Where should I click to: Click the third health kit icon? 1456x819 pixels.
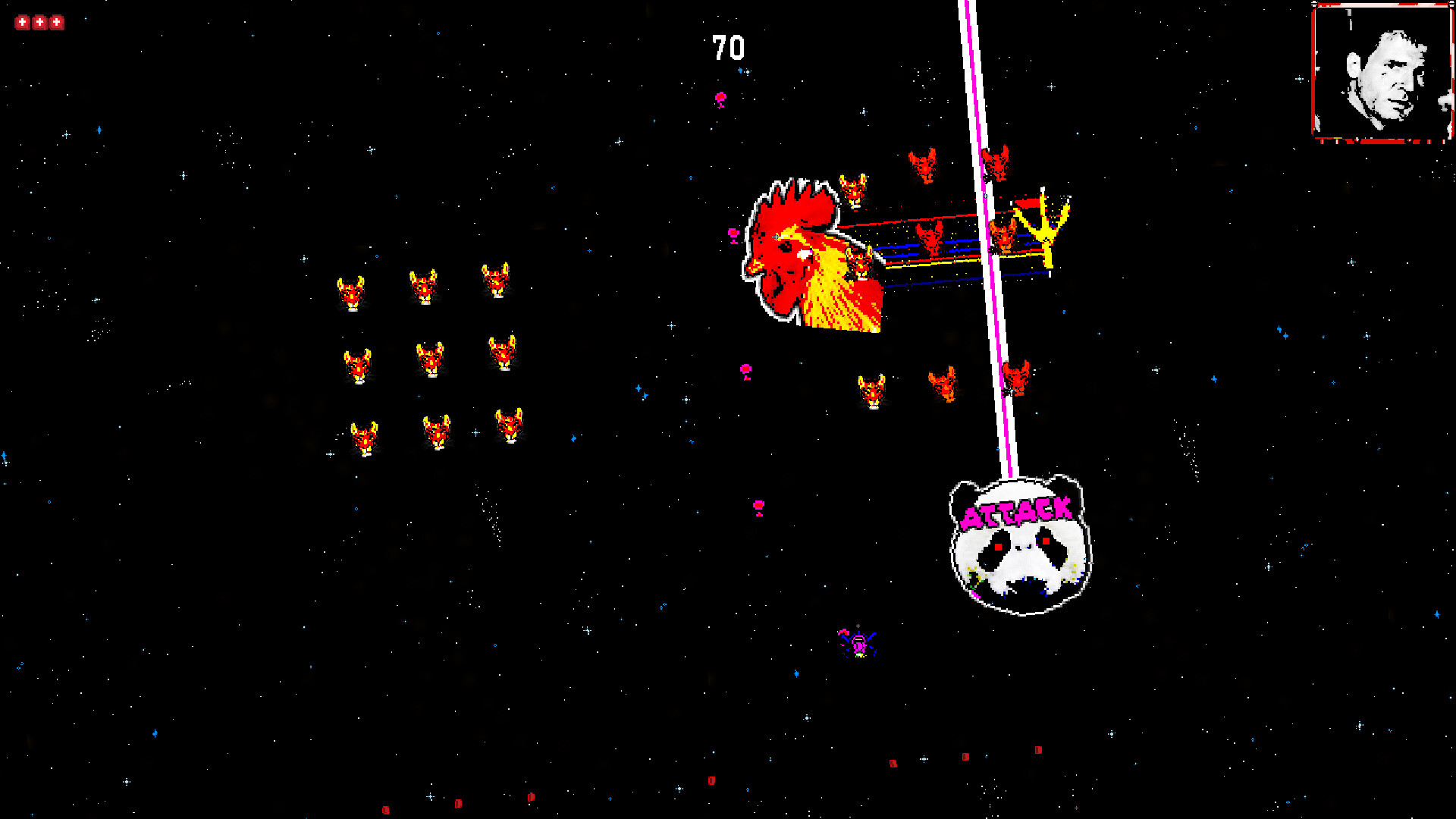pyautogui.click(x=57, y=21)
